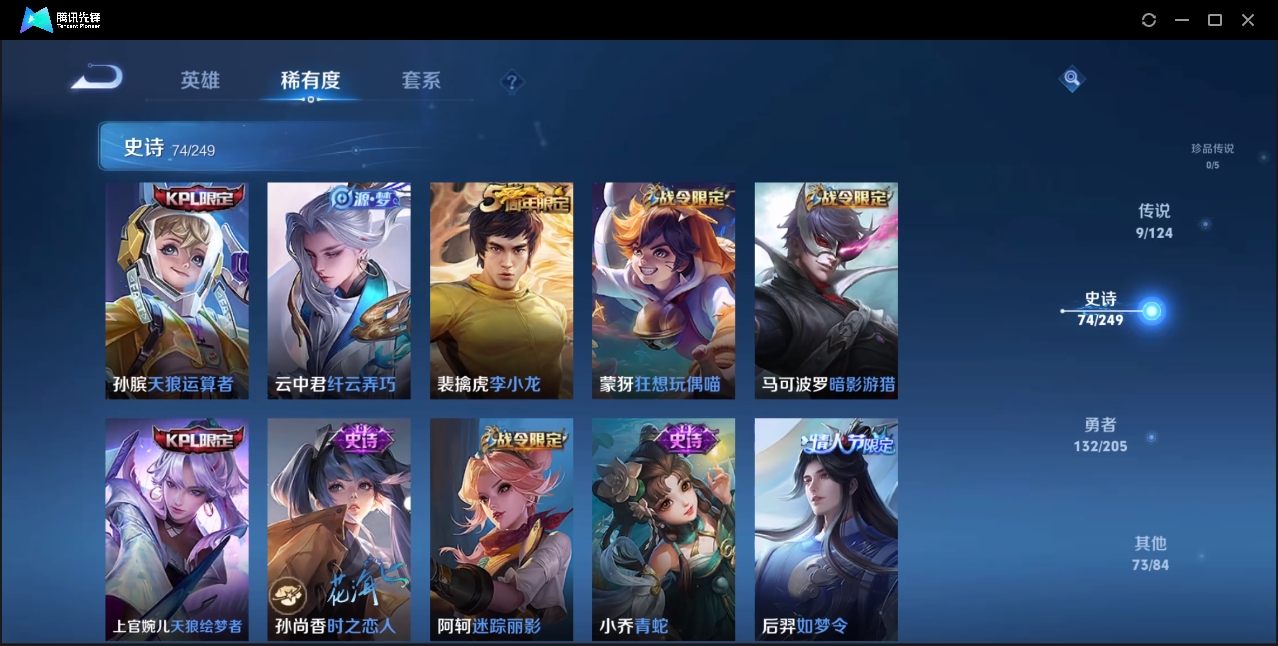View the 蒙犽 狂想玩偶喵 skin card
1278x646 pixels.
pyautogui.click(x=664, y=290)
